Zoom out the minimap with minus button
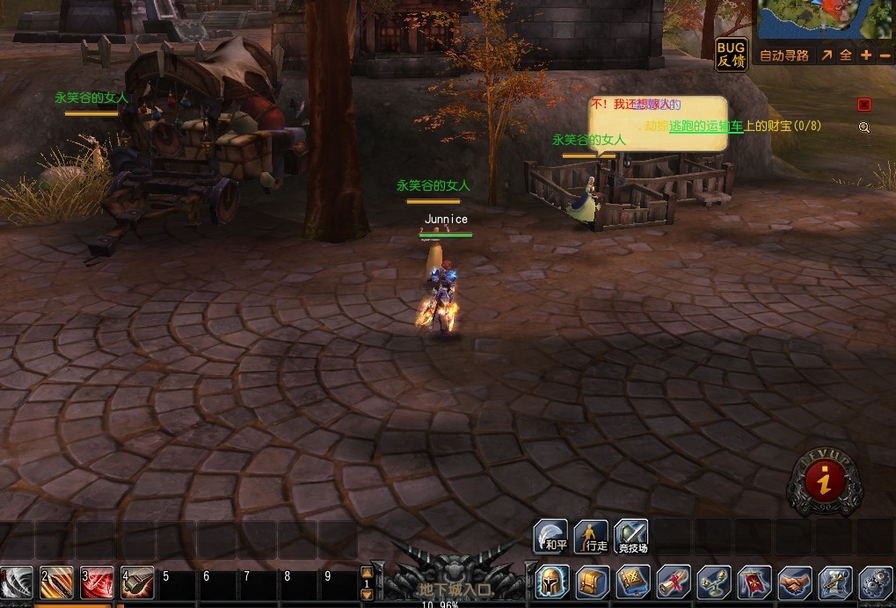896x608 pixels. [885, 56]
